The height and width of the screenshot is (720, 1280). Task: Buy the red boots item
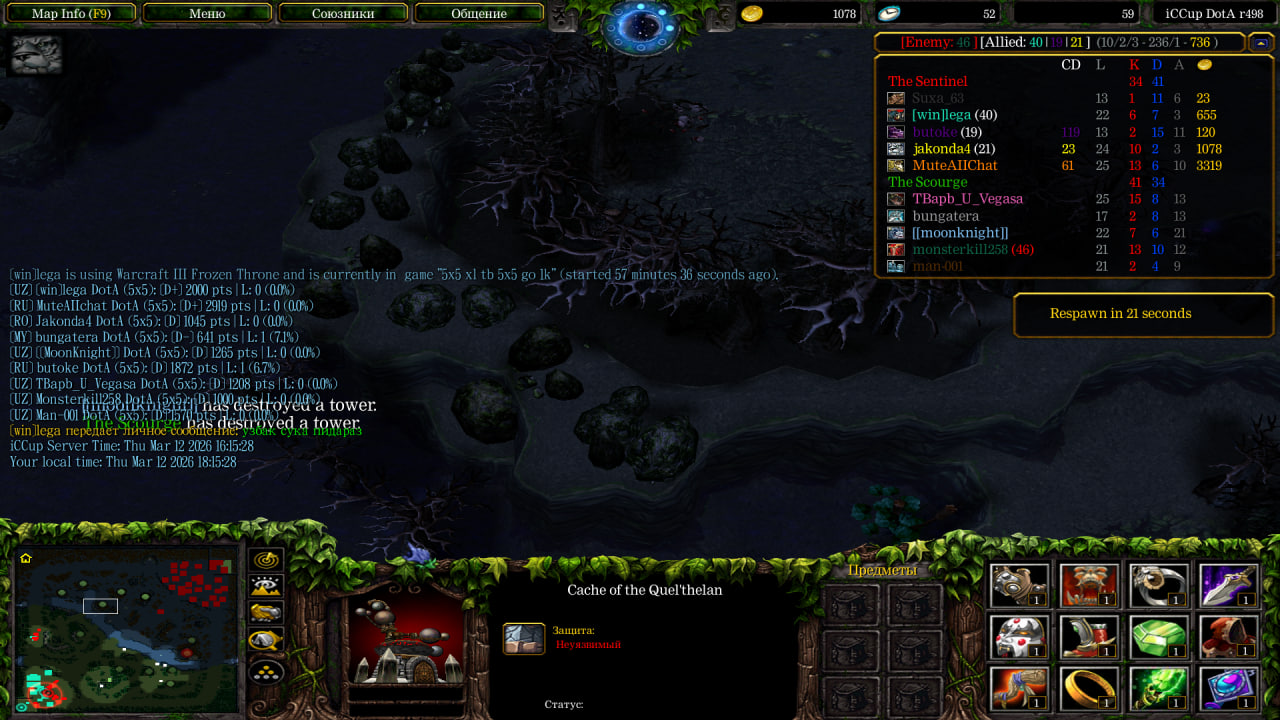pos(1090,637)
